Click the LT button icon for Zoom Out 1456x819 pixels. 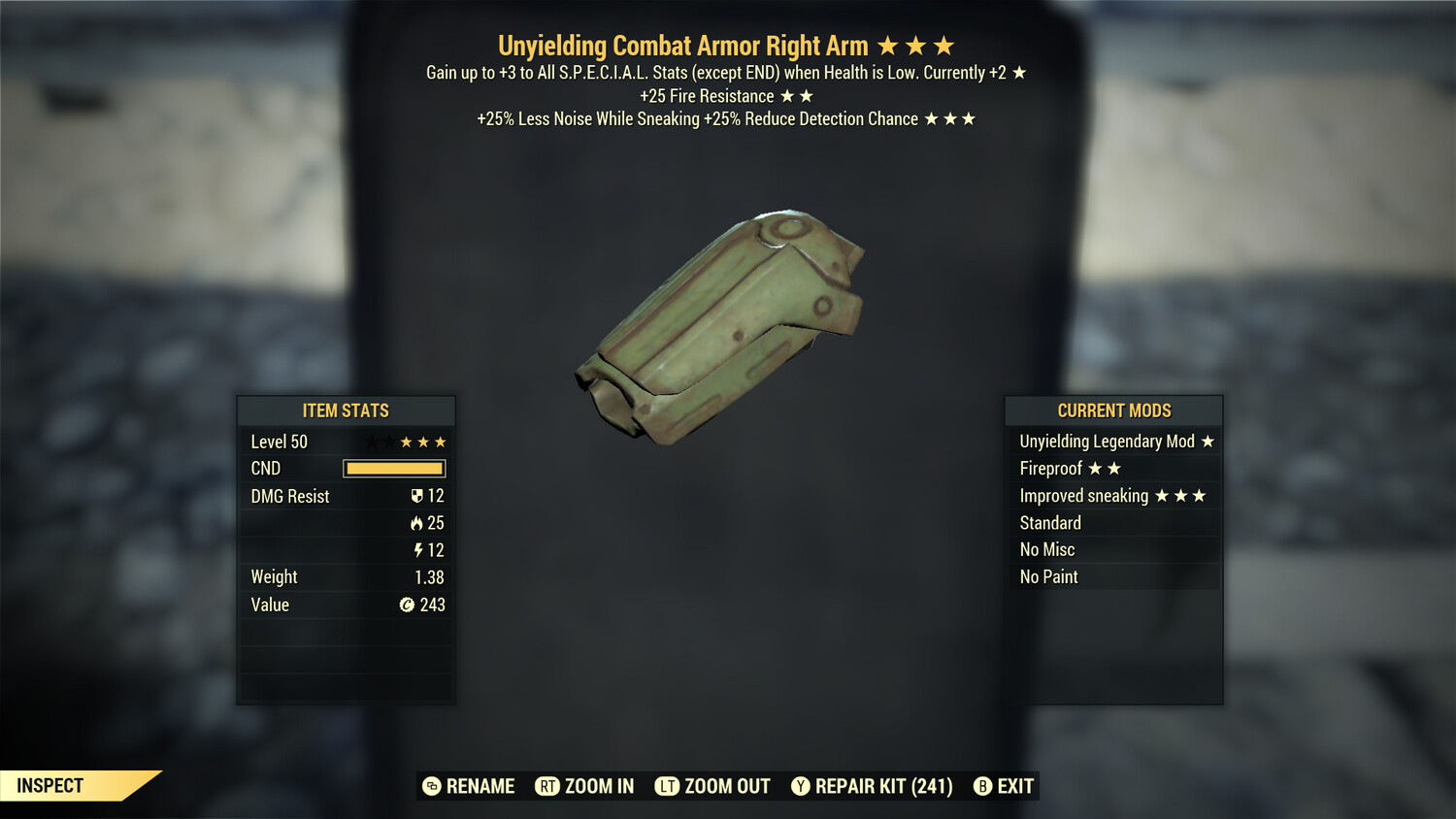coord(667,787)
